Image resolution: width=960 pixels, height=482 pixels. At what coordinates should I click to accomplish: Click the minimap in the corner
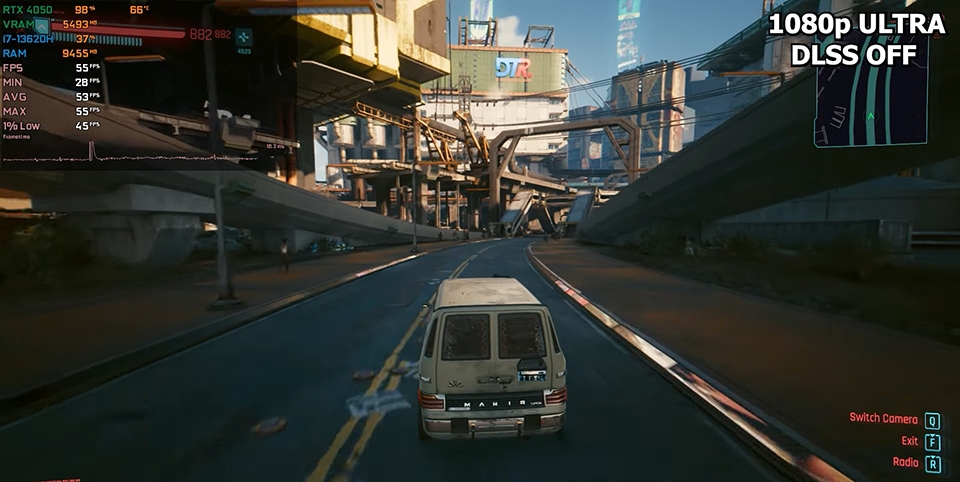tap(870, 110)
